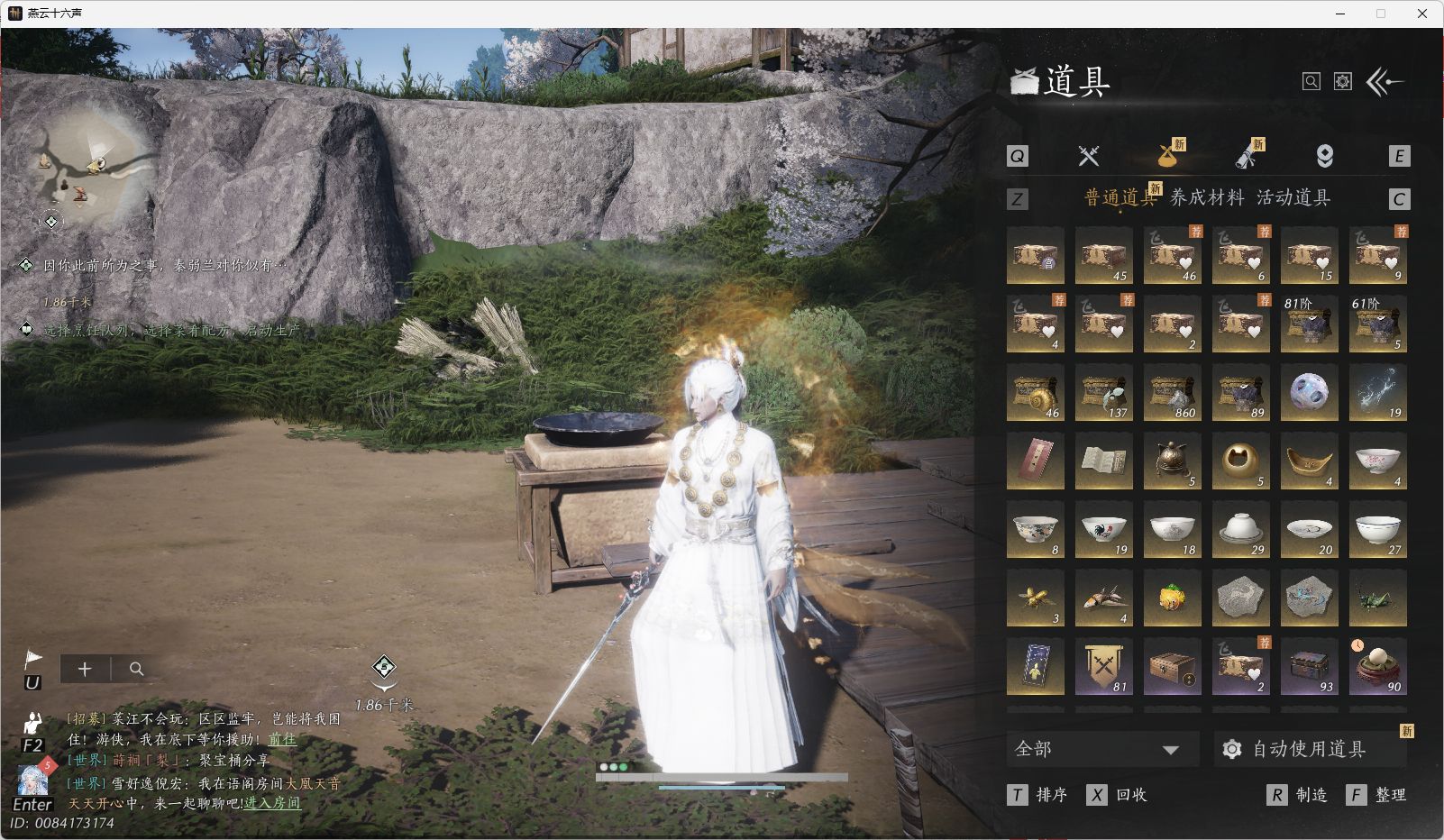Choose the crossed-swords banner item
This screenshot has height=840, width=1444.
coord(1103,666)
